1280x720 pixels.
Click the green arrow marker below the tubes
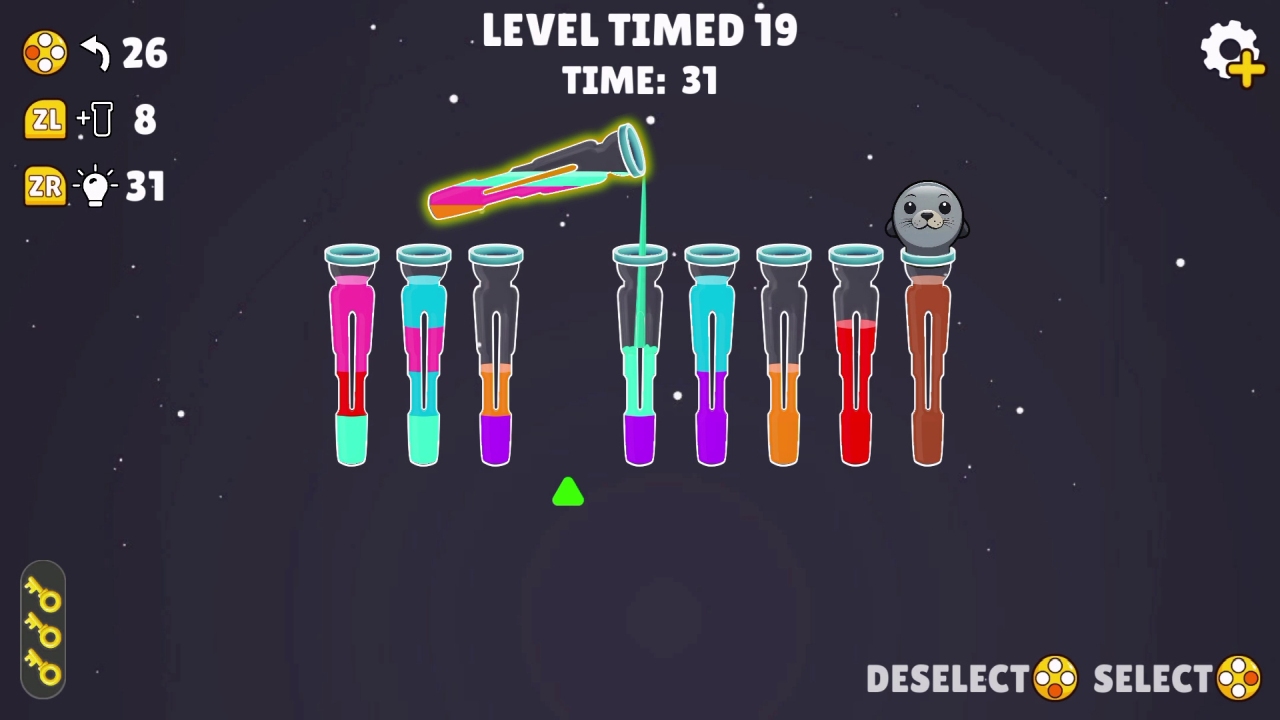(567, 492)
